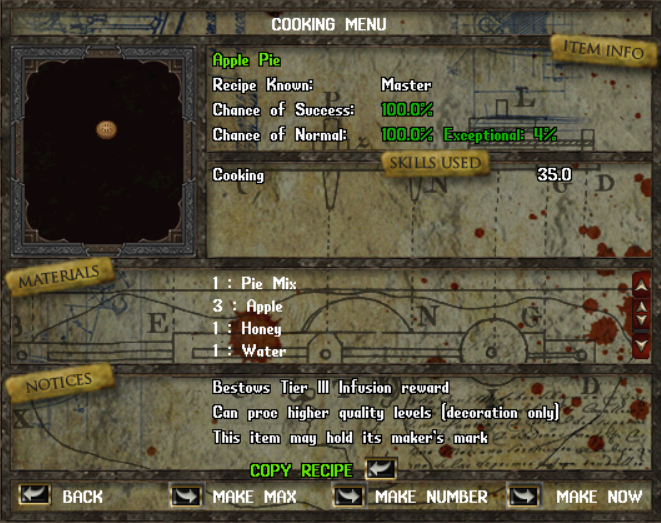661x523 pixels.
Task: Go back with the Back button
Action: tap(35, 495)
